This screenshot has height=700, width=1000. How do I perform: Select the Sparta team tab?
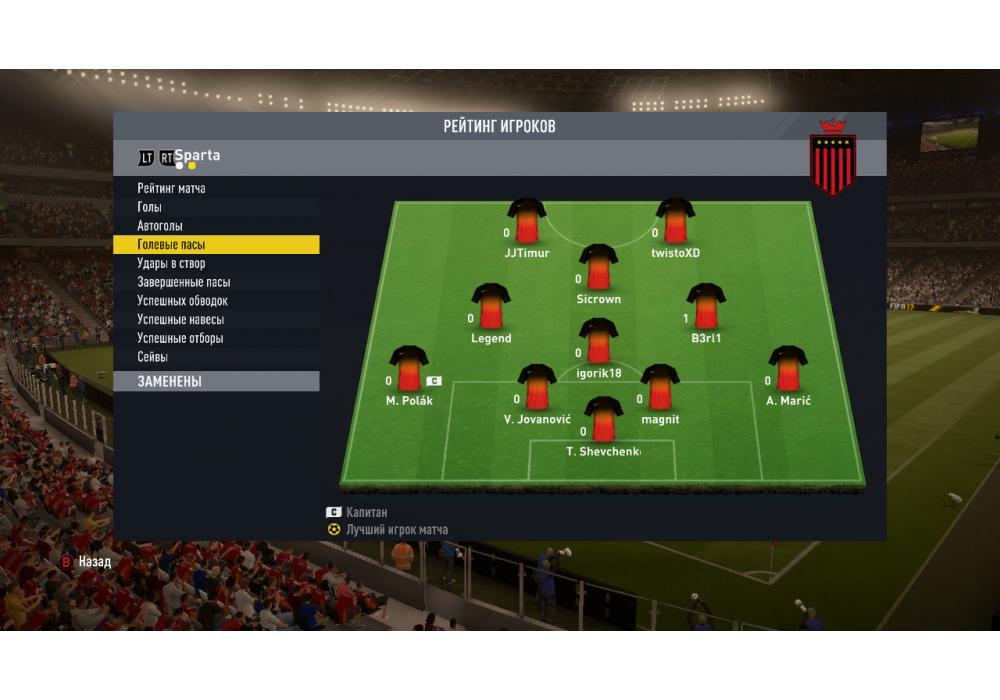(x=196, y=156)
